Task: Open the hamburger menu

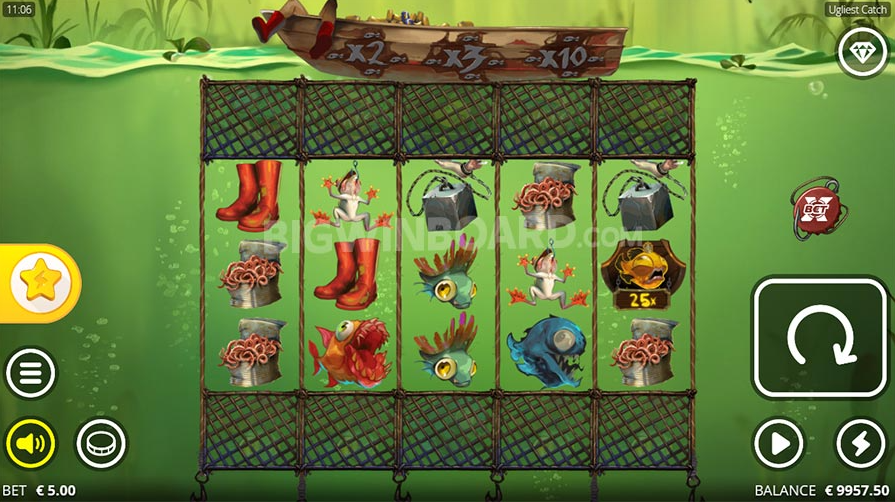Action: [x=31, y=374]
